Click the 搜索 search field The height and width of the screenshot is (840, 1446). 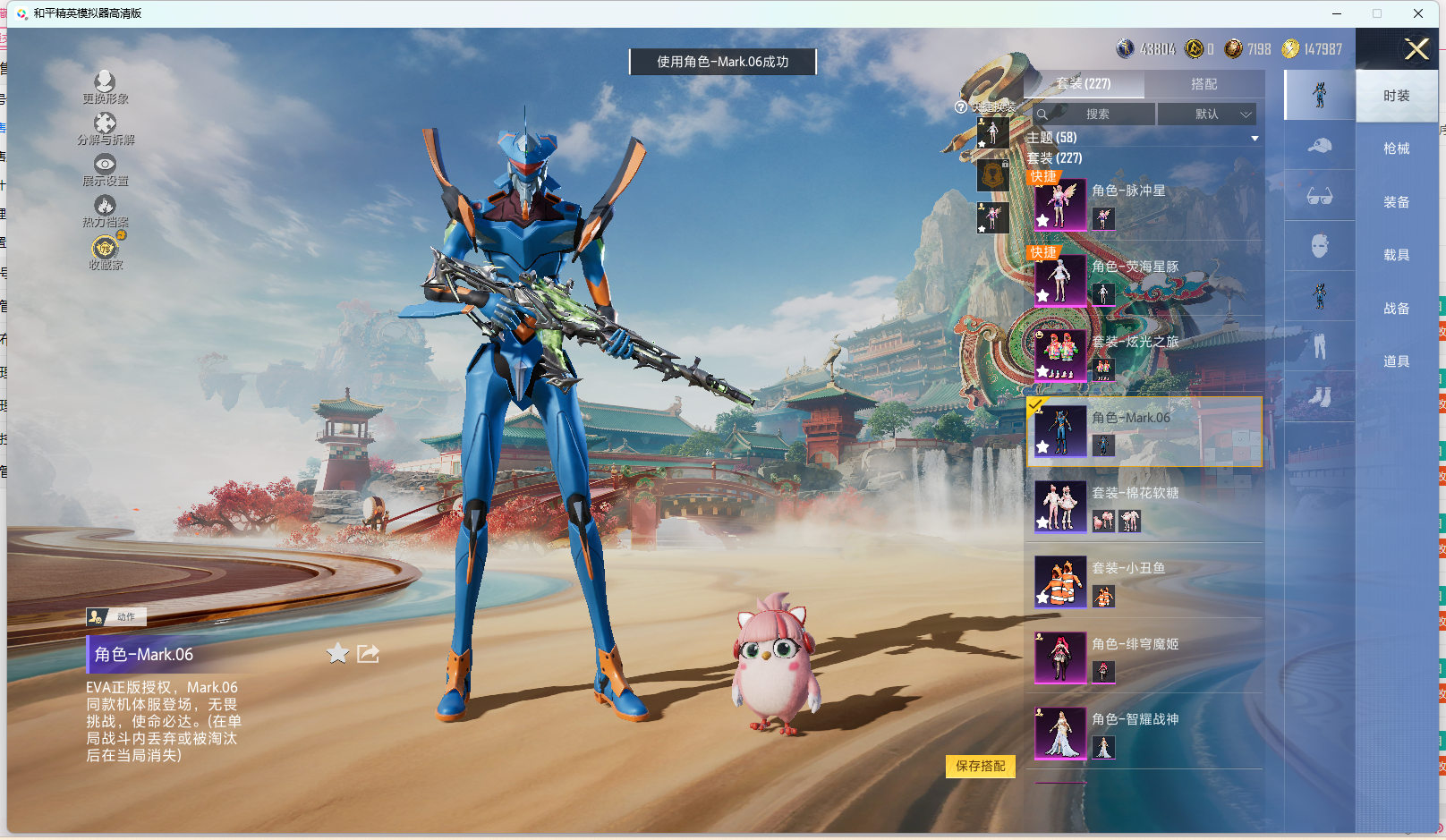tap(1097, 115)
